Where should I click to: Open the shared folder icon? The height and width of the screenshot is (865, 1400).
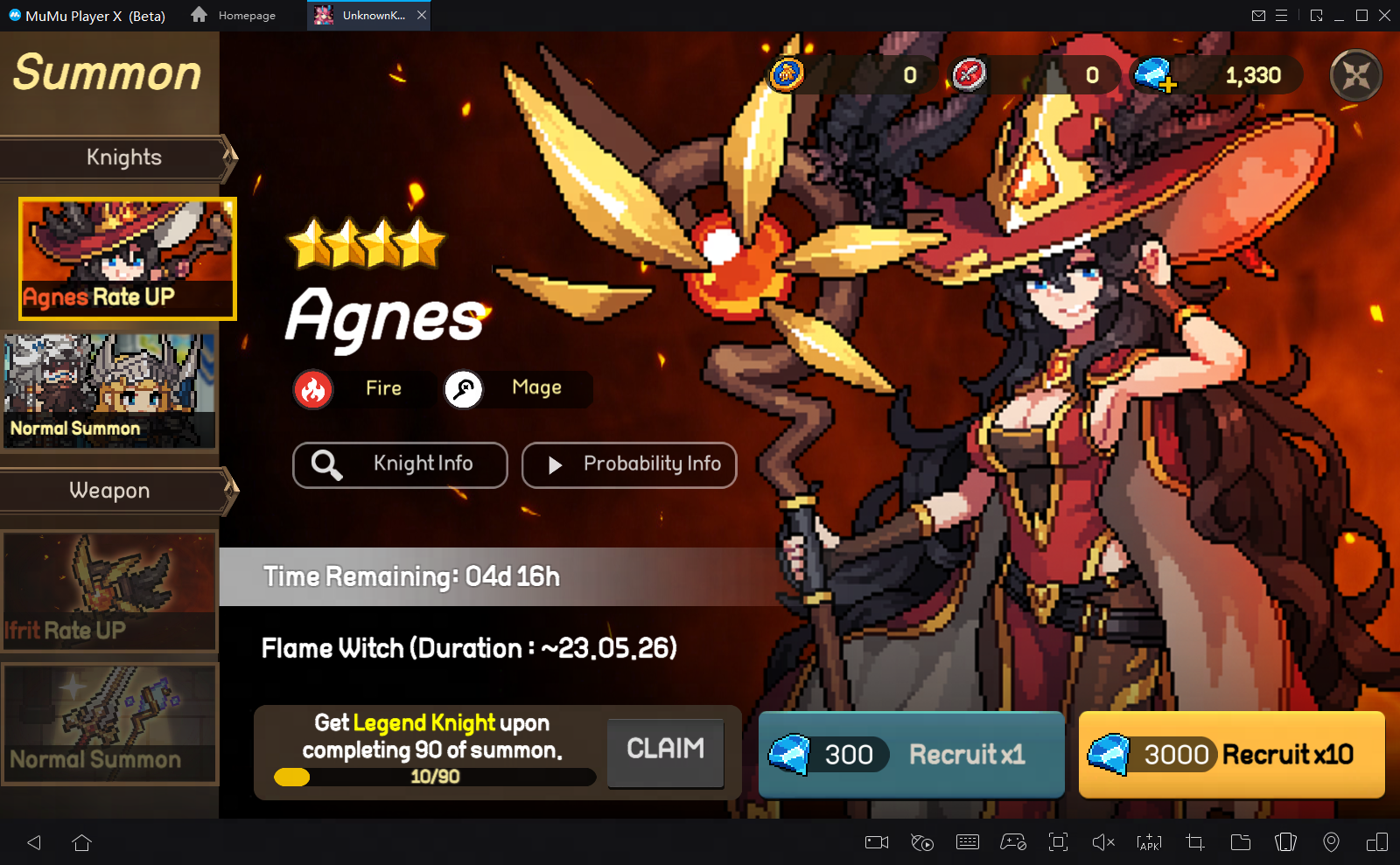(1240, 842)
